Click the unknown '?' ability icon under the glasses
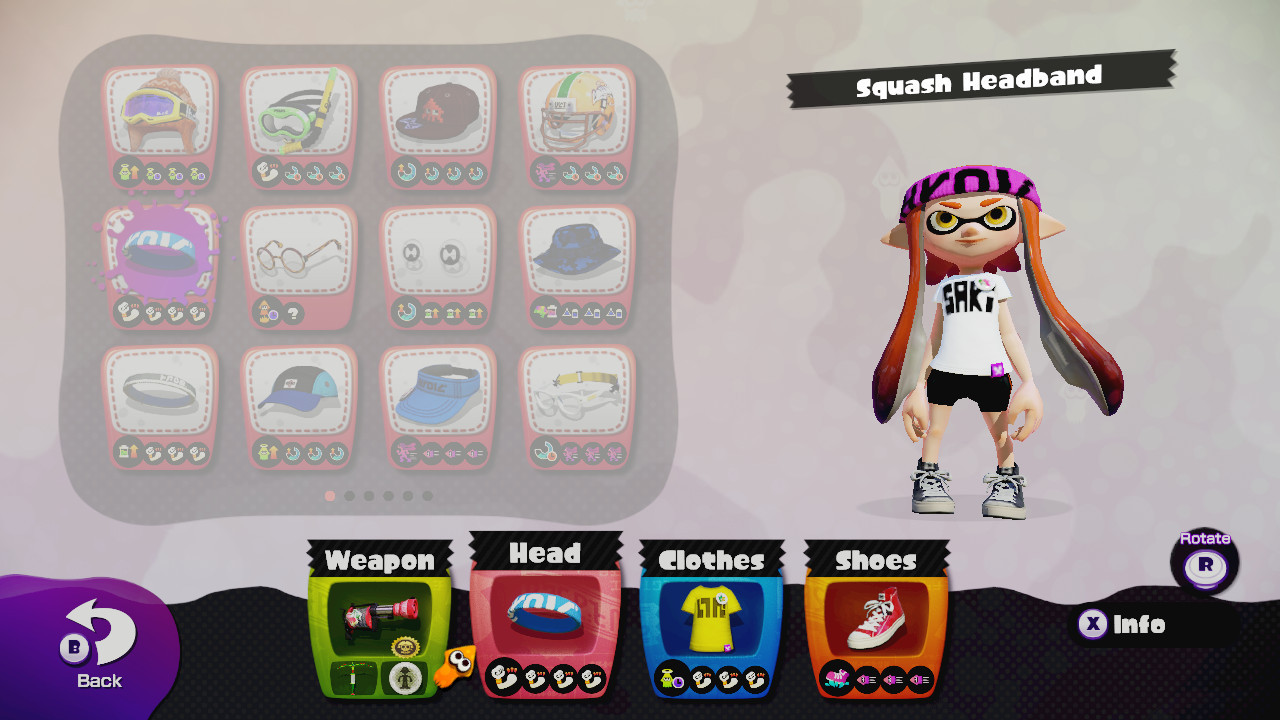1280x720 pixels. pyautogui.click(x=293, y=312)
